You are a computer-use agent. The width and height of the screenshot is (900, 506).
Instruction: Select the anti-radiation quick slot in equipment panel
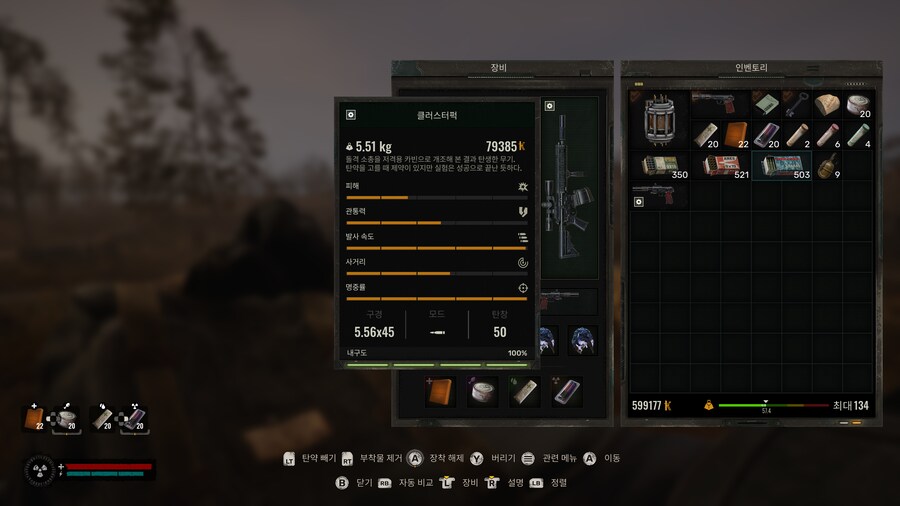coord(568,392)
